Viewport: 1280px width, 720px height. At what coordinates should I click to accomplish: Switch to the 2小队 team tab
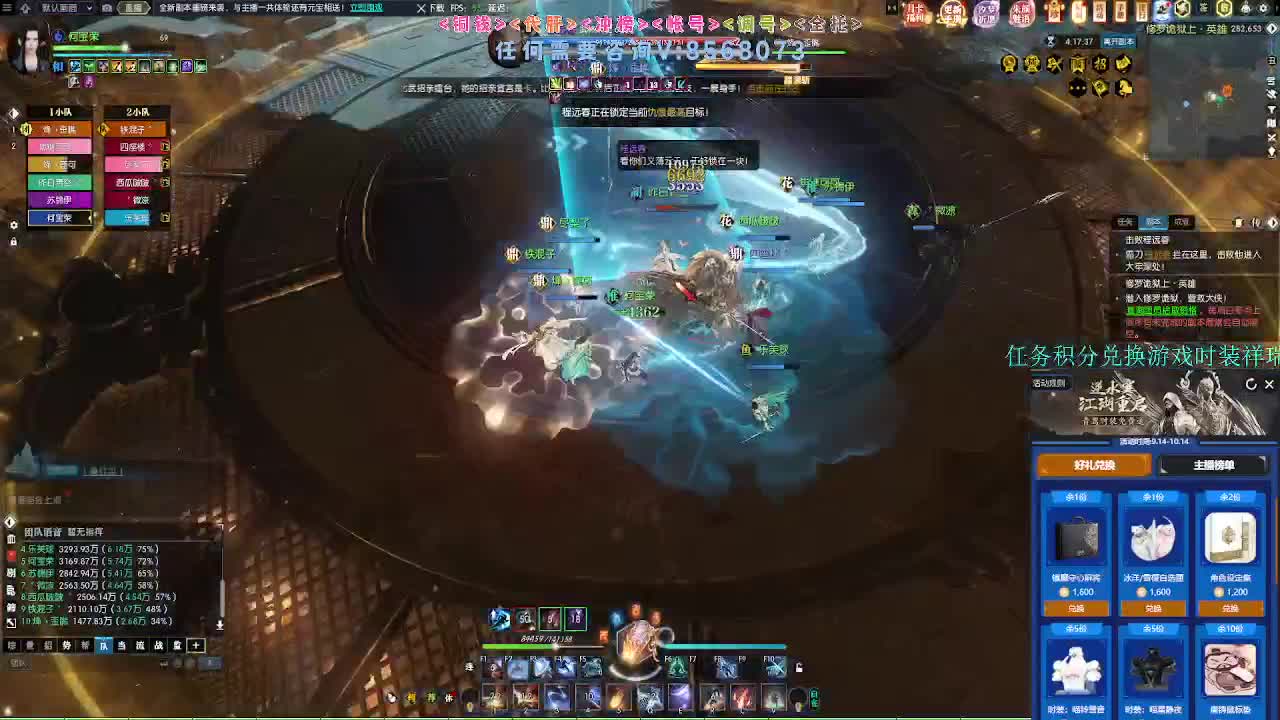point(137,111)
